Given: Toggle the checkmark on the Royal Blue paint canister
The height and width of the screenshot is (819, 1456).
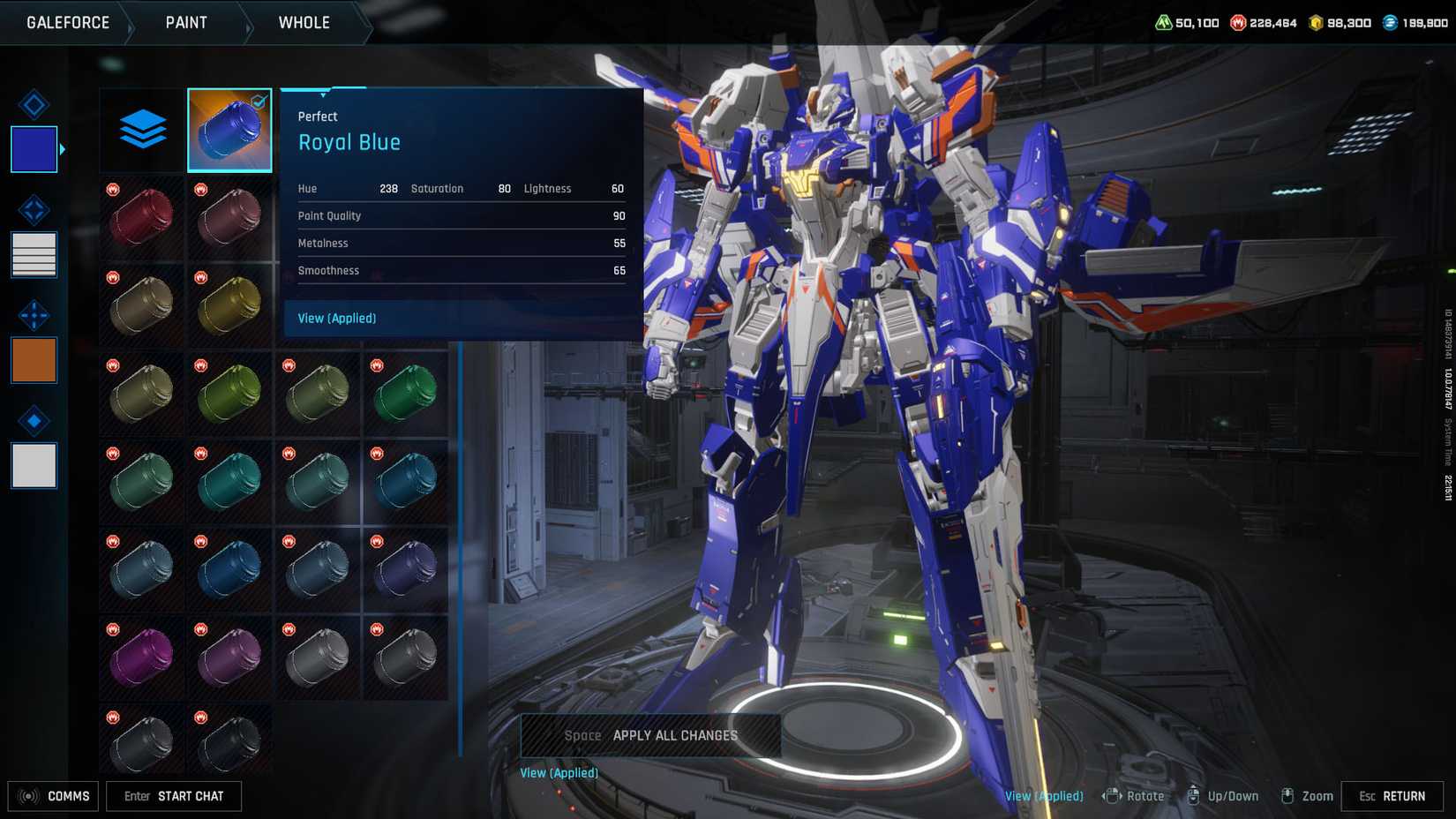Looking at the screenshot, I should click(257, 101).
